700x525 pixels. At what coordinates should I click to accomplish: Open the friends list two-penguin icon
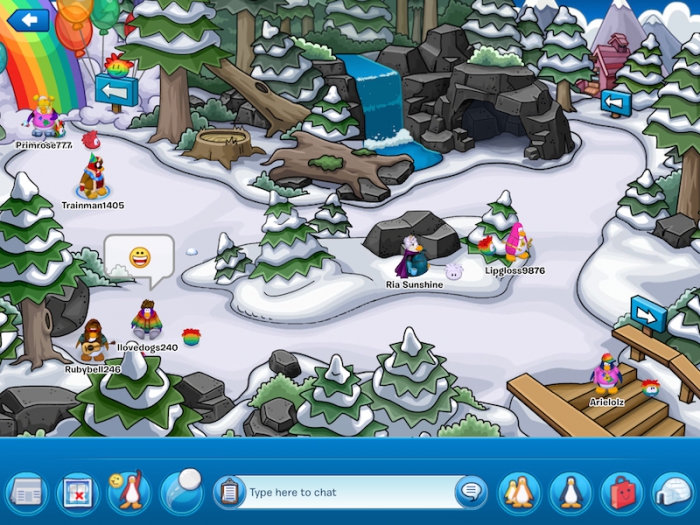[x=518, y=492]
